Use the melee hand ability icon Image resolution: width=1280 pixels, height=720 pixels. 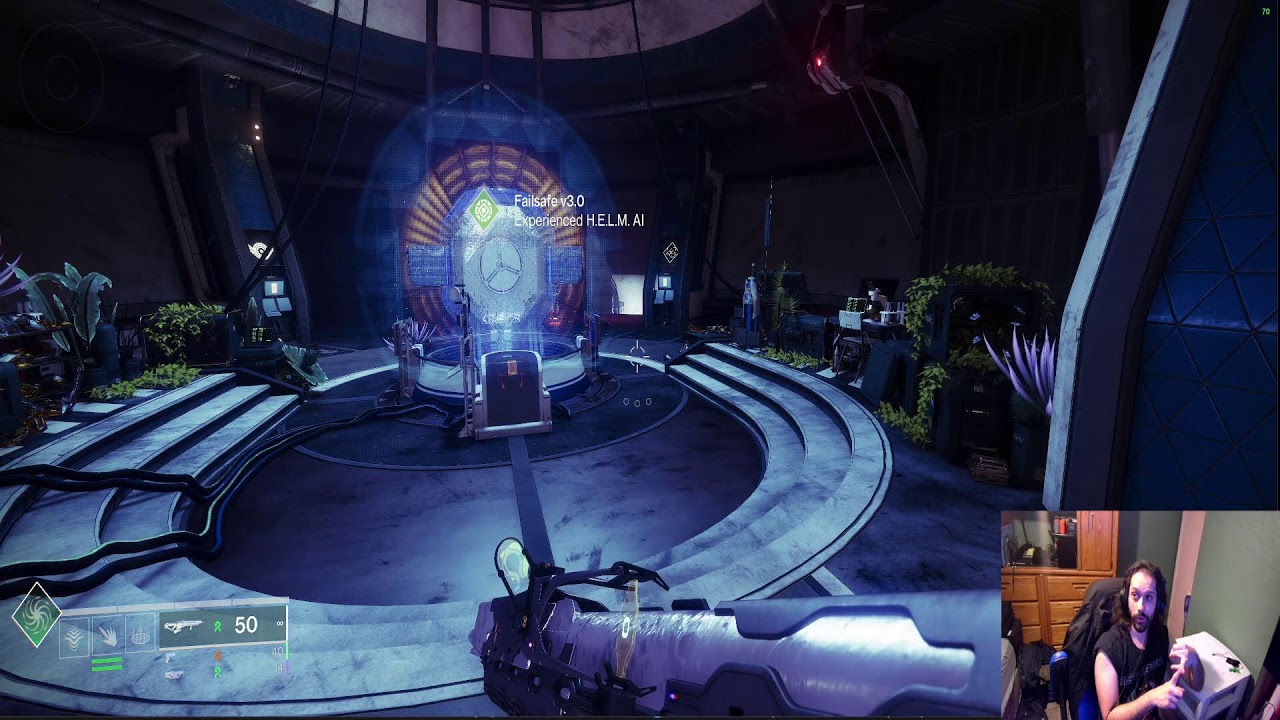[x=108, y=637]
